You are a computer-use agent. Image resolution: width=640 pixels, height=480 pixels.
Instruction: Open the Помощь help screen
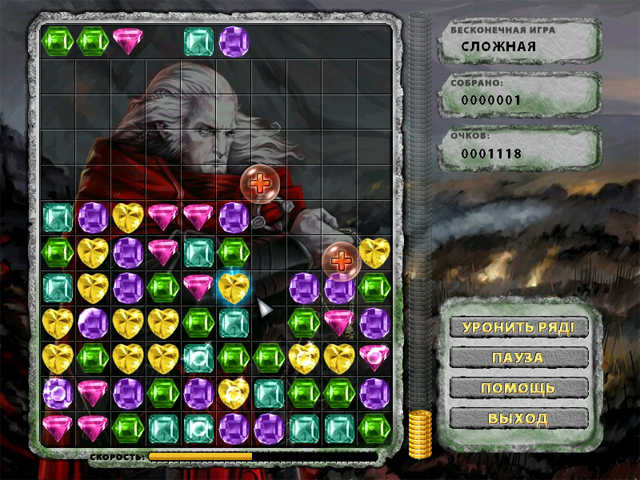(518, 388)
